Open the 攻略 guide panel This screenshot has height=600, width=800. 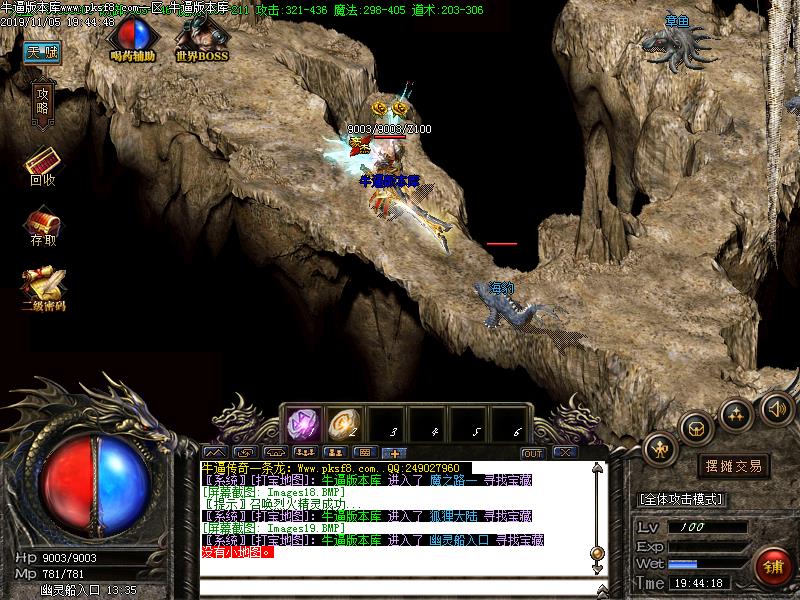click(x=42, y=101)
